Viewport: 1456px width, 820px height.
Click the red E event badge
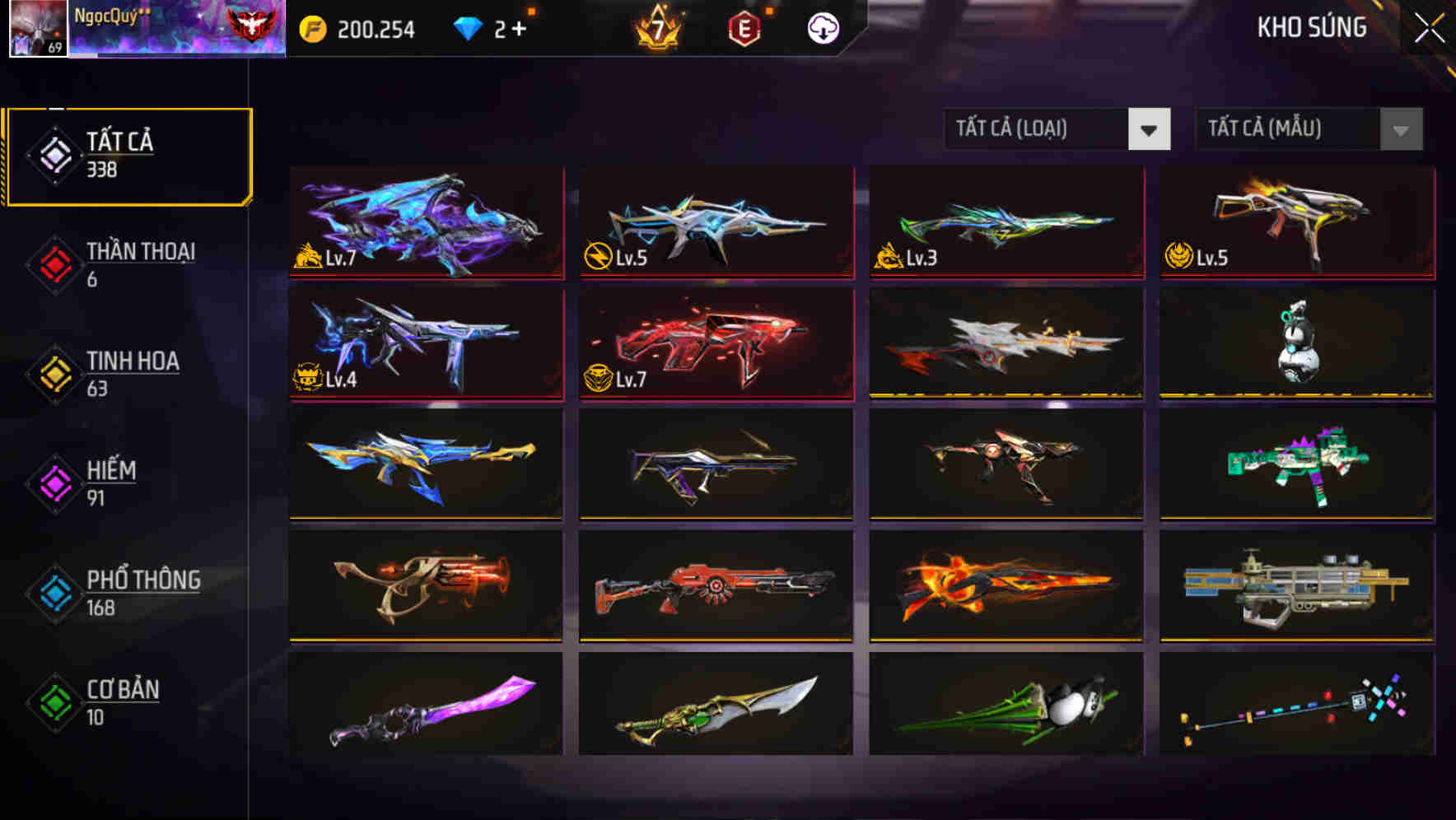coord(745,27)
